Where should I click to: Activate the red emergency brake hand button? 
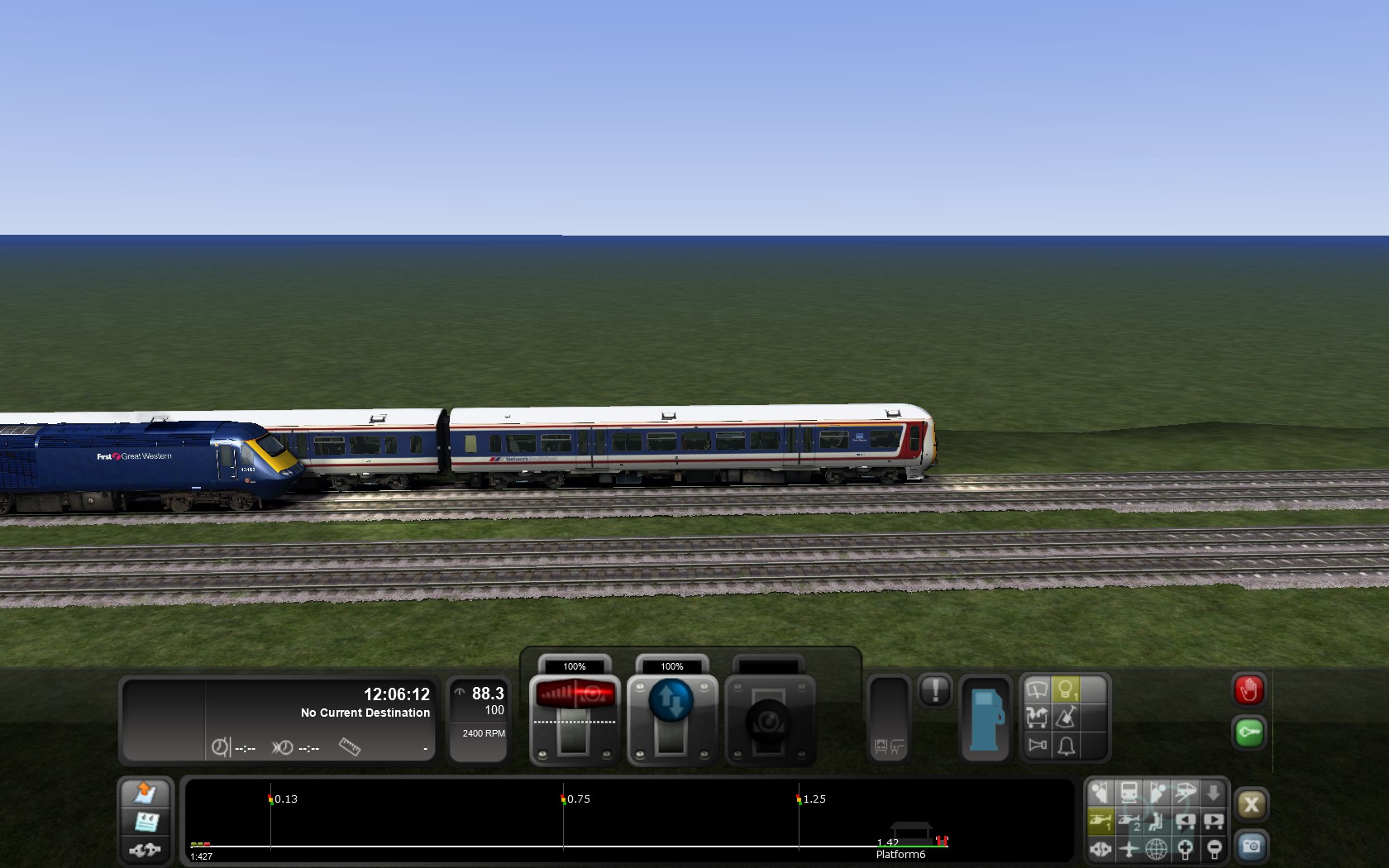click(x=1248, y=690)
